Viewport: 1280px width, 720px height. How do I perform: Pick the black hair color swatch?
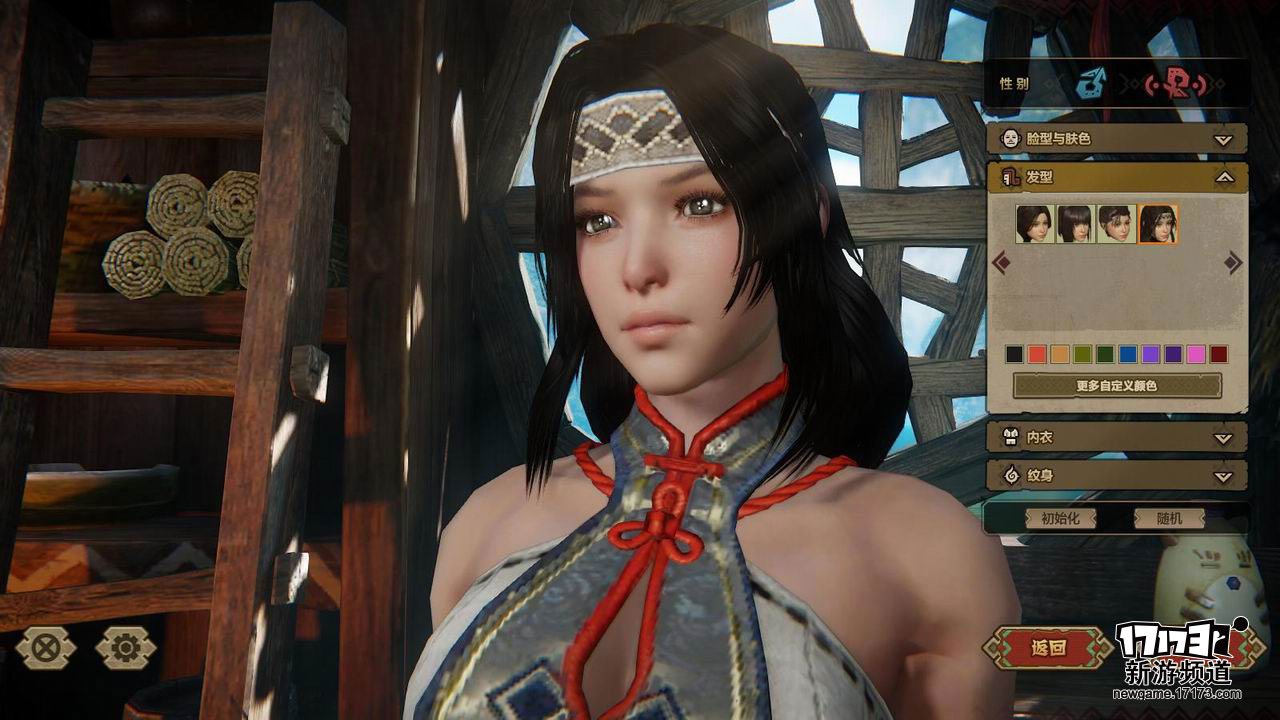pos(1014,354)
